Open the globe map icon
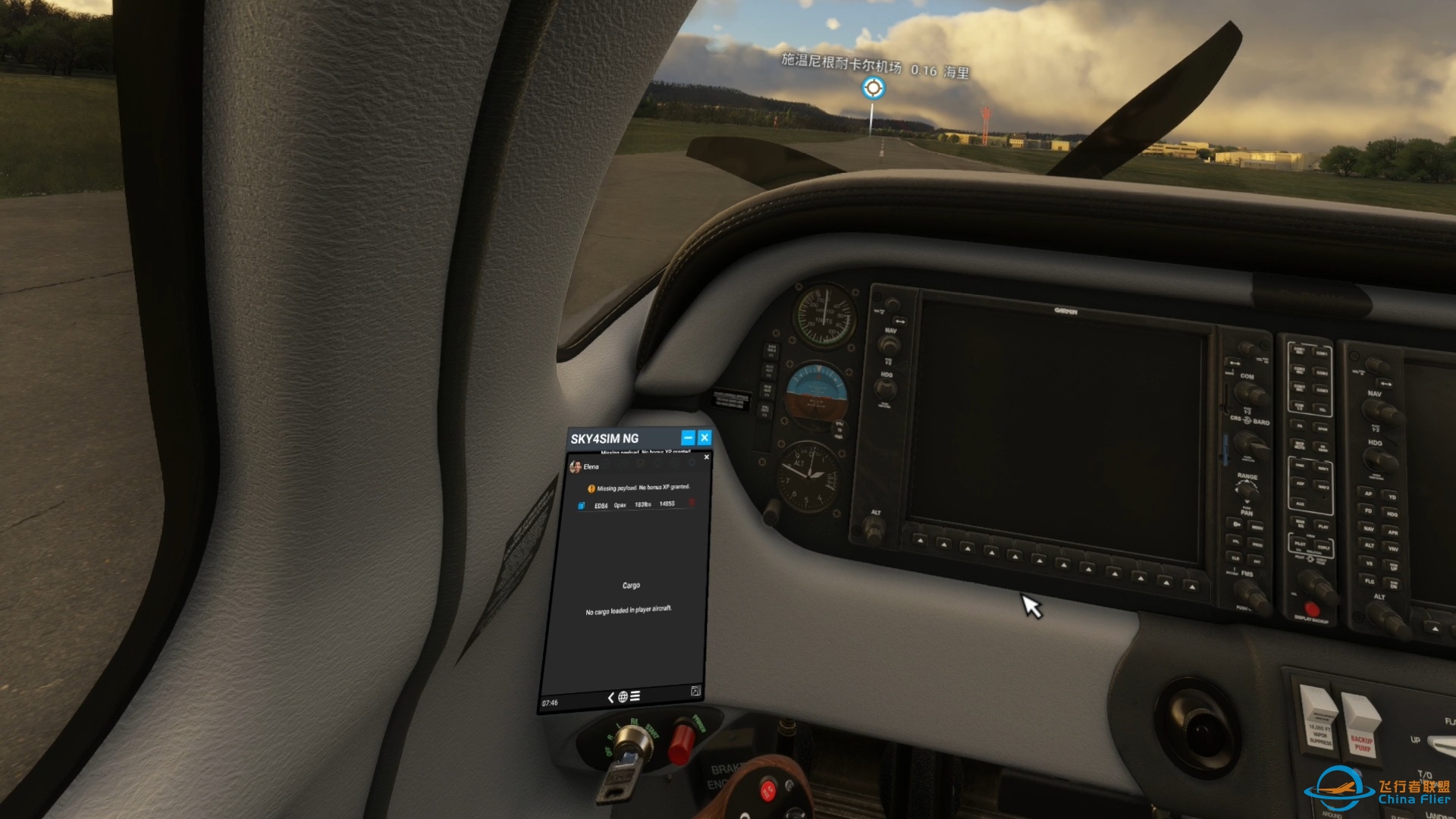1456x819 pixels. pyautogui.click(x=623, y=697)
